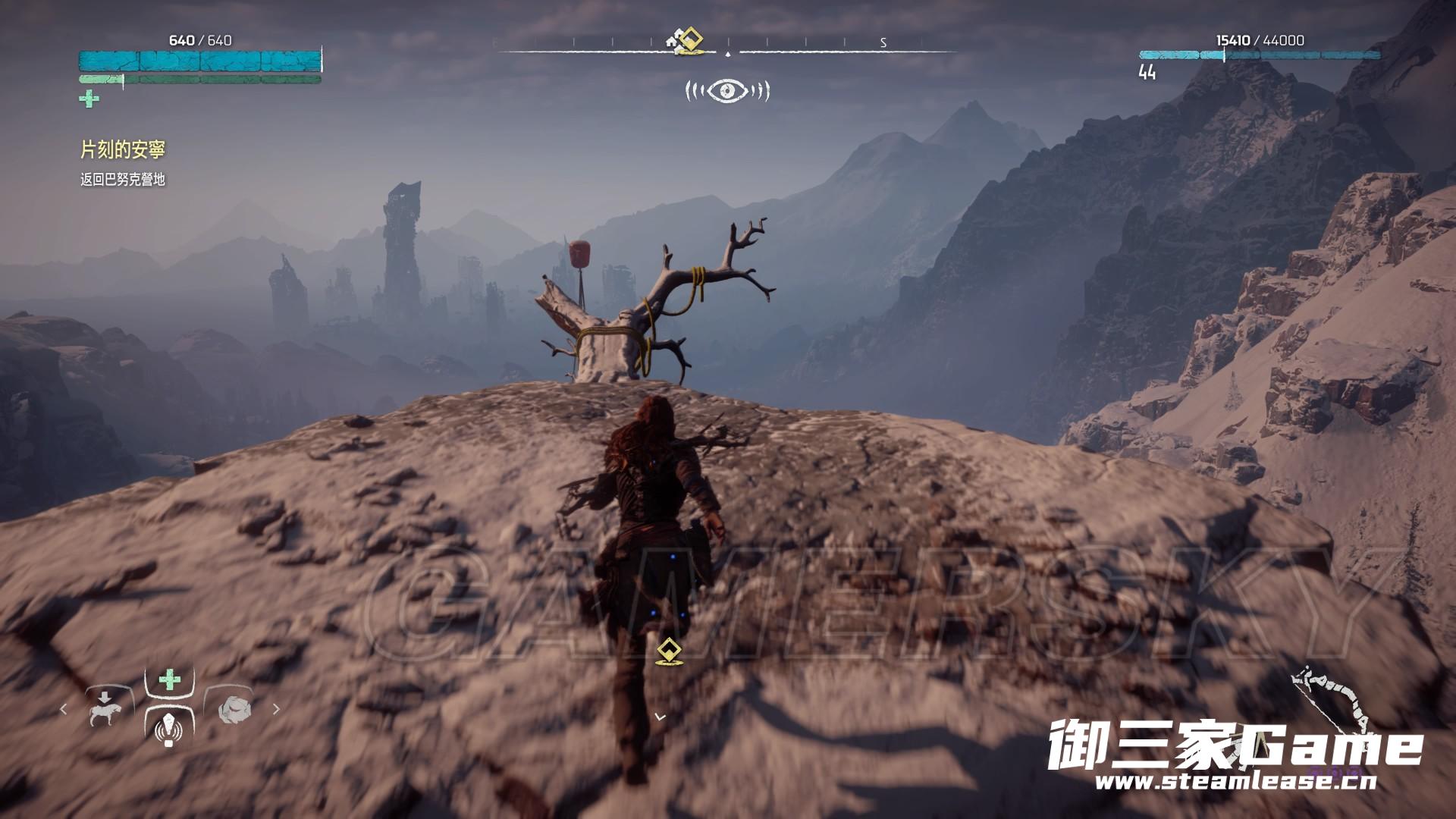Cycle quick slots with the right arrow
The image size is (1456, 819).
click(276, 710)
